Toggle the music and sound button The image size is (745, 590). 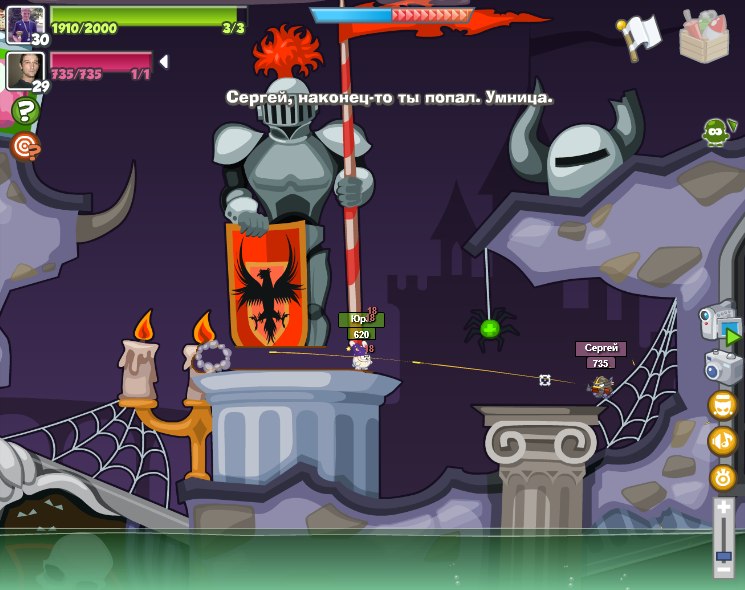(x=722, y=441)
